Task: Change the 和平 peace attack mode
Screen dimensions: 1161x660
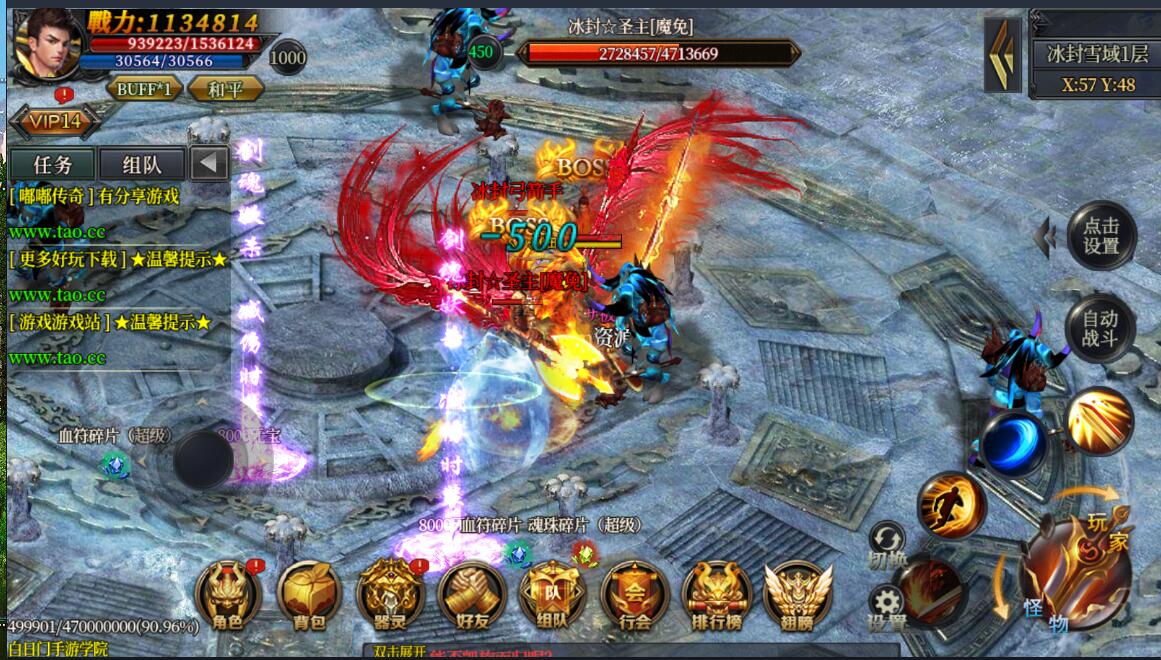Action: pos(225,88)
